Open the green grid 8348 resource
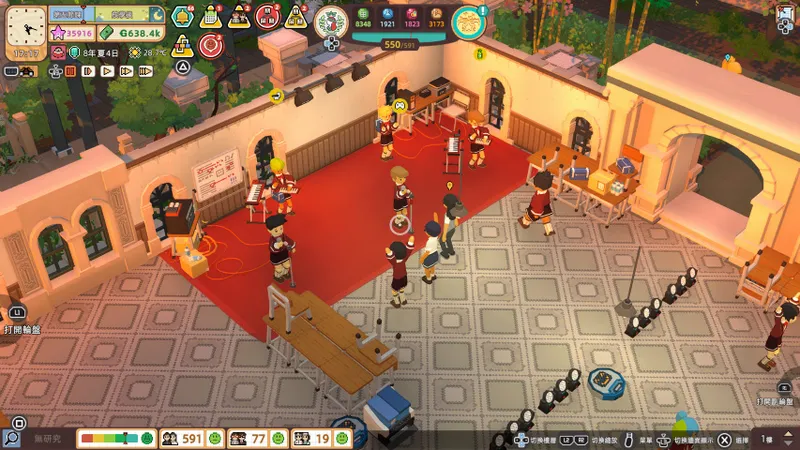This screenshot has width=800, height=450. pyautogui.click(x=362, y=17)
